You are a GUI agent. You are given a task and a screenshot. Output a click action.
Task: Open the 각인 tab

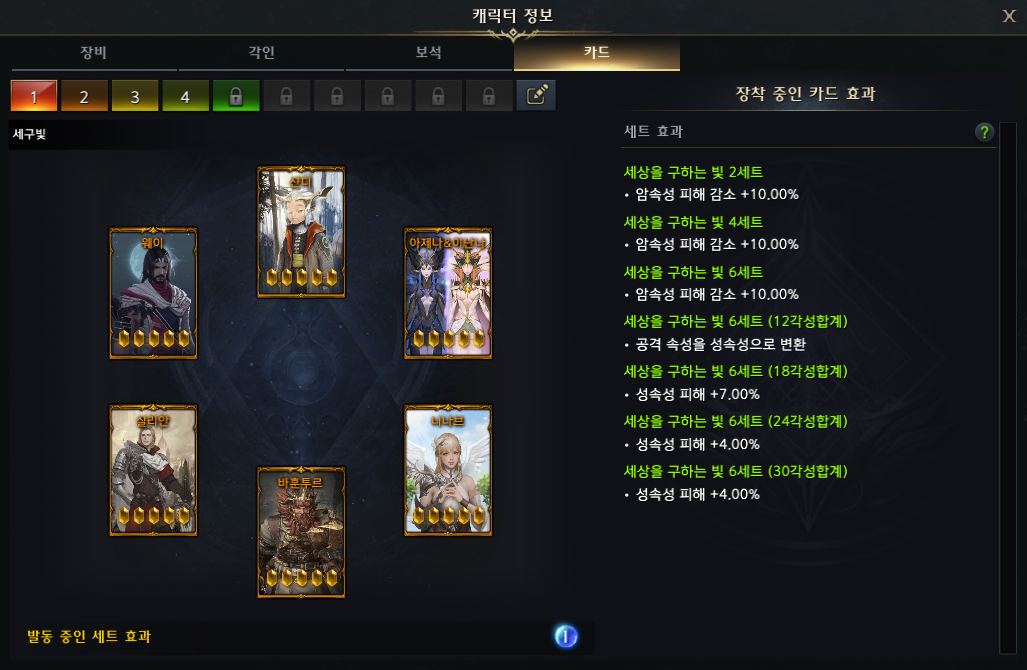[x=262, y=53]
